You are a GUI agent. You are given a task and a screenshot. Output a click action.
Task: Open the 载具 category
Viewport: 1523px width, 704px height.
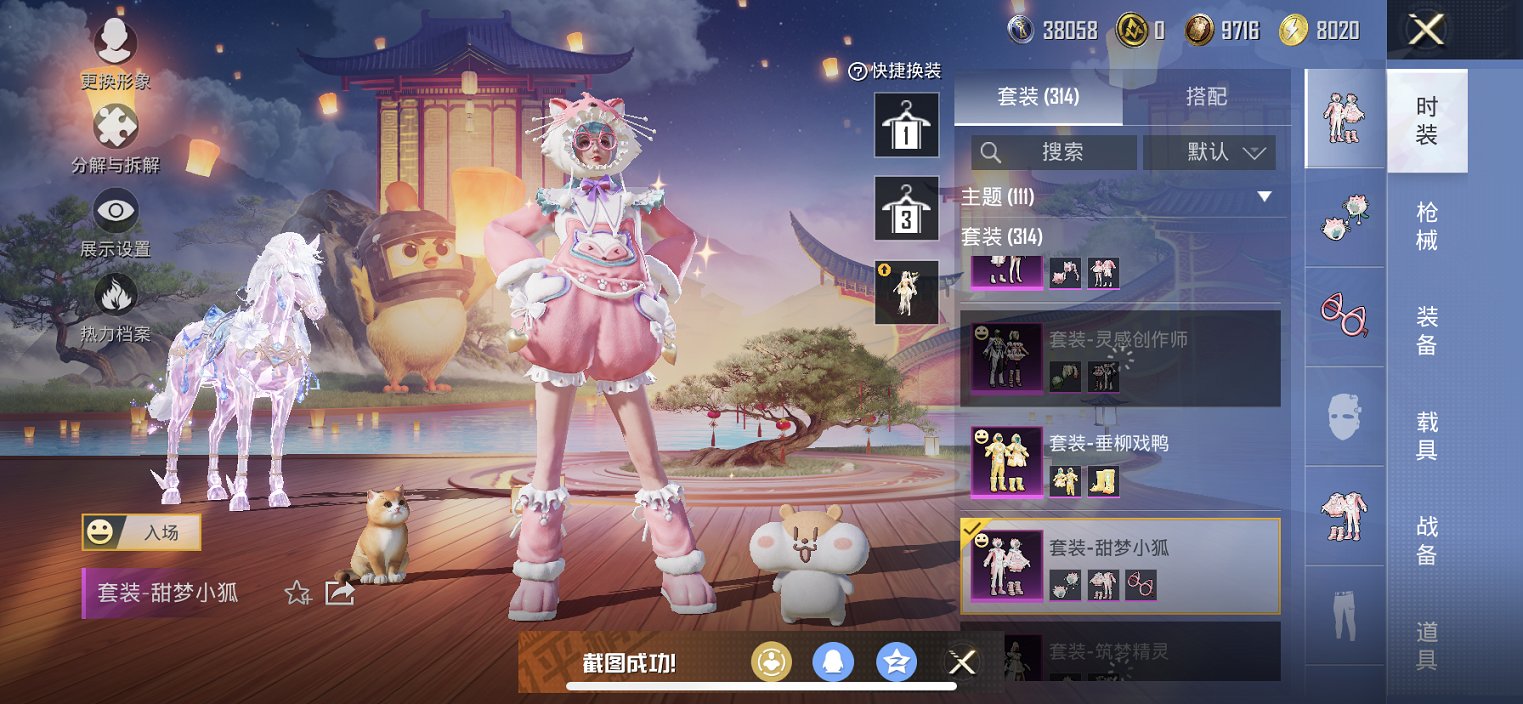[x=1427, y=436]
